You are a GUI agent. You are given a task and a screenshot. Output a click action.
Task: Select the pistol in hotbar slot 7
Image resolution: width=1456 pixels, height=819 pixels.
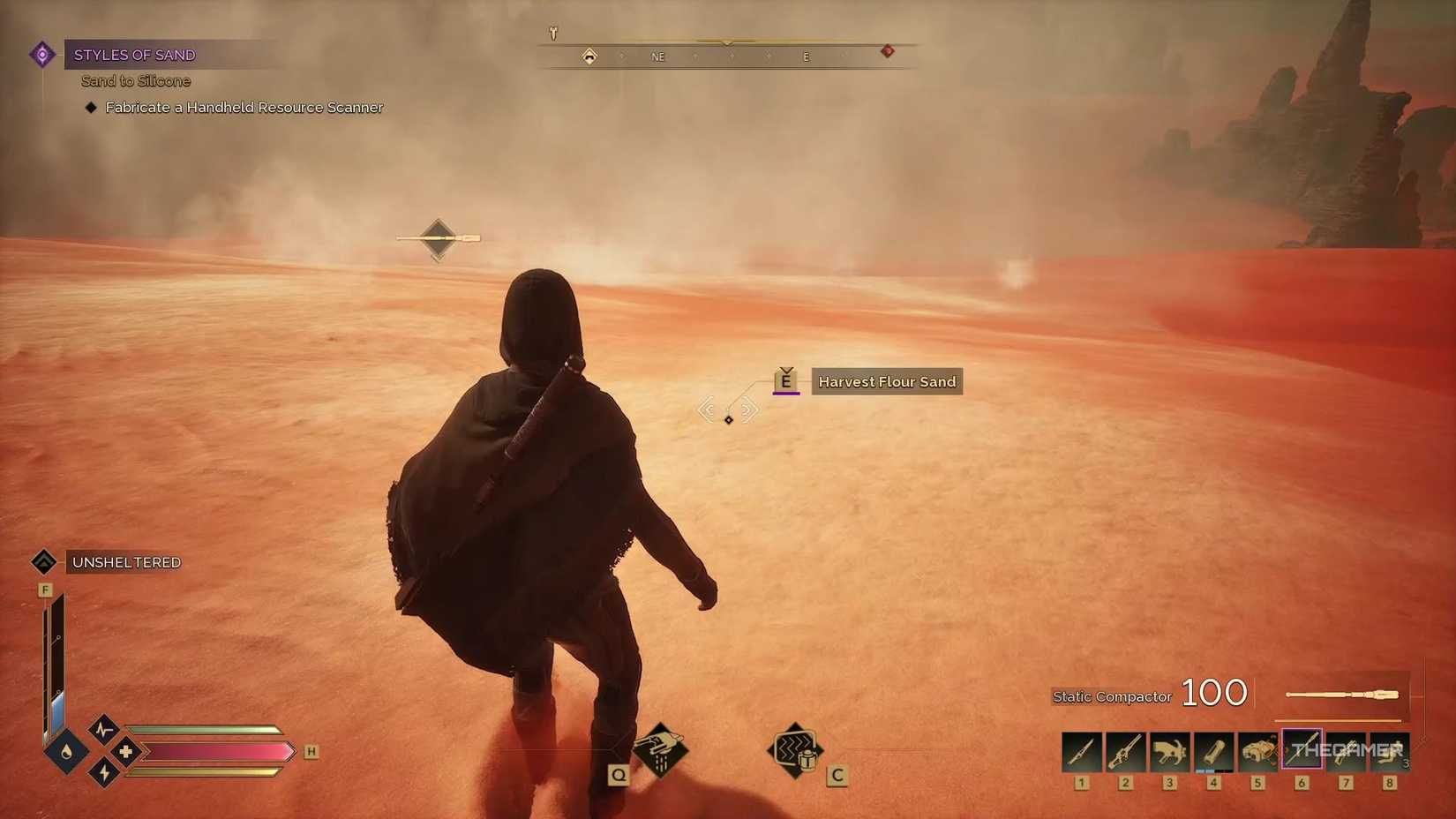click(1345, 751)
